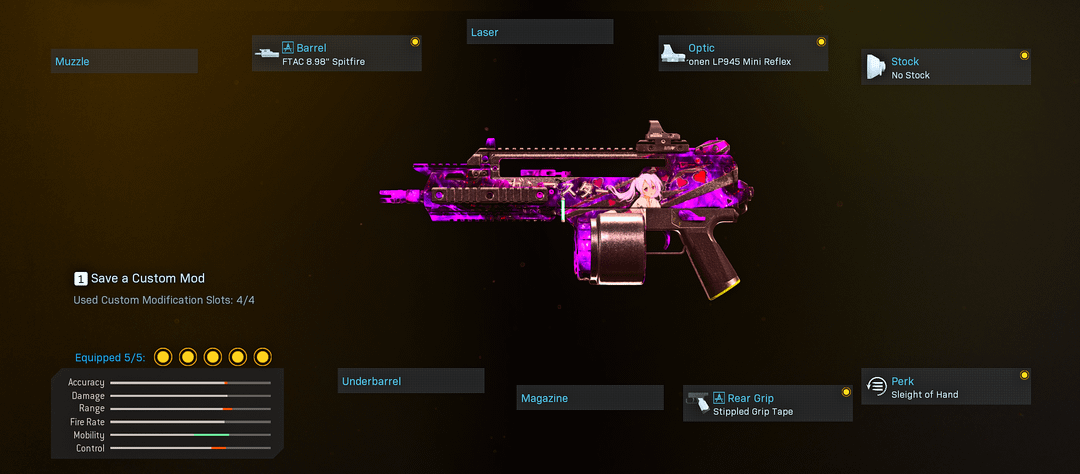Open the Magazine attachment slot
The height and width of the screenshot is (474, 1080).
click(x=590, y=398)
